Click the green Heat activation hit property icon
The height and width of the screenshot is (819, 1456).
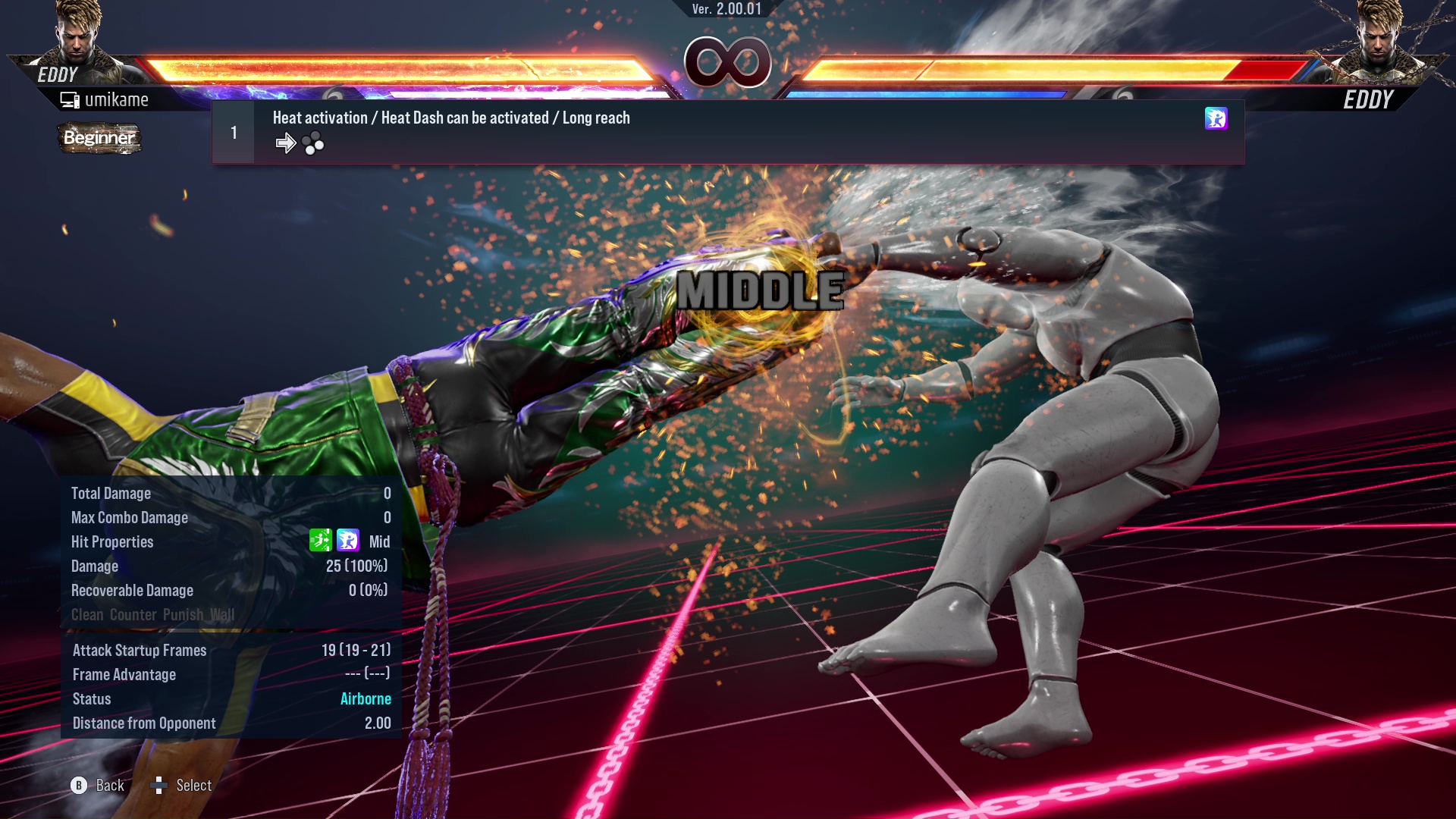[x=320, y=541]
